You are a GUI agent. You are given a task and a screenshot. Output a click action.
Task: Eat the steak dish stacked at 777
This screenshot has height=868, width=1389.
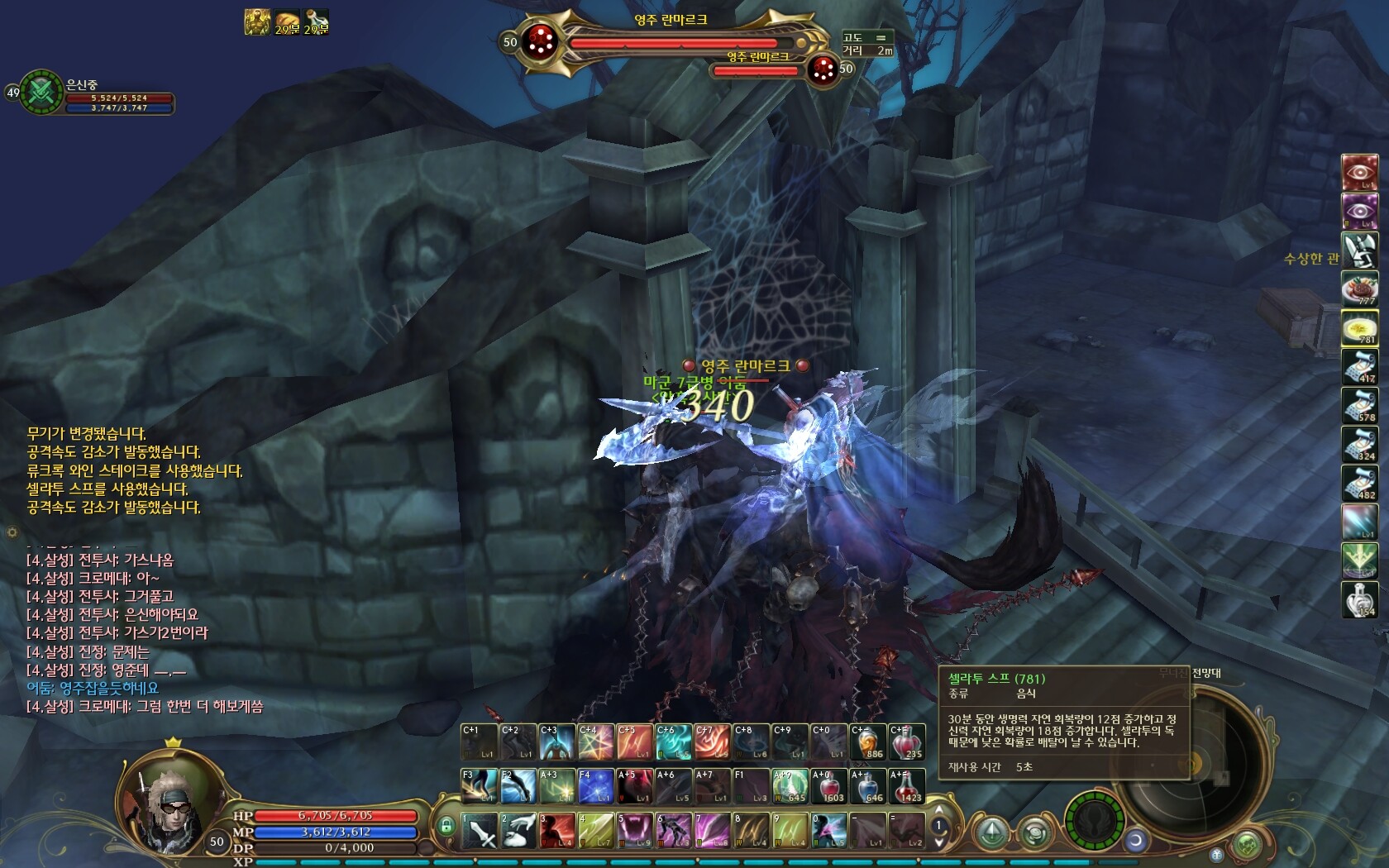click(x=1359, y=290)
